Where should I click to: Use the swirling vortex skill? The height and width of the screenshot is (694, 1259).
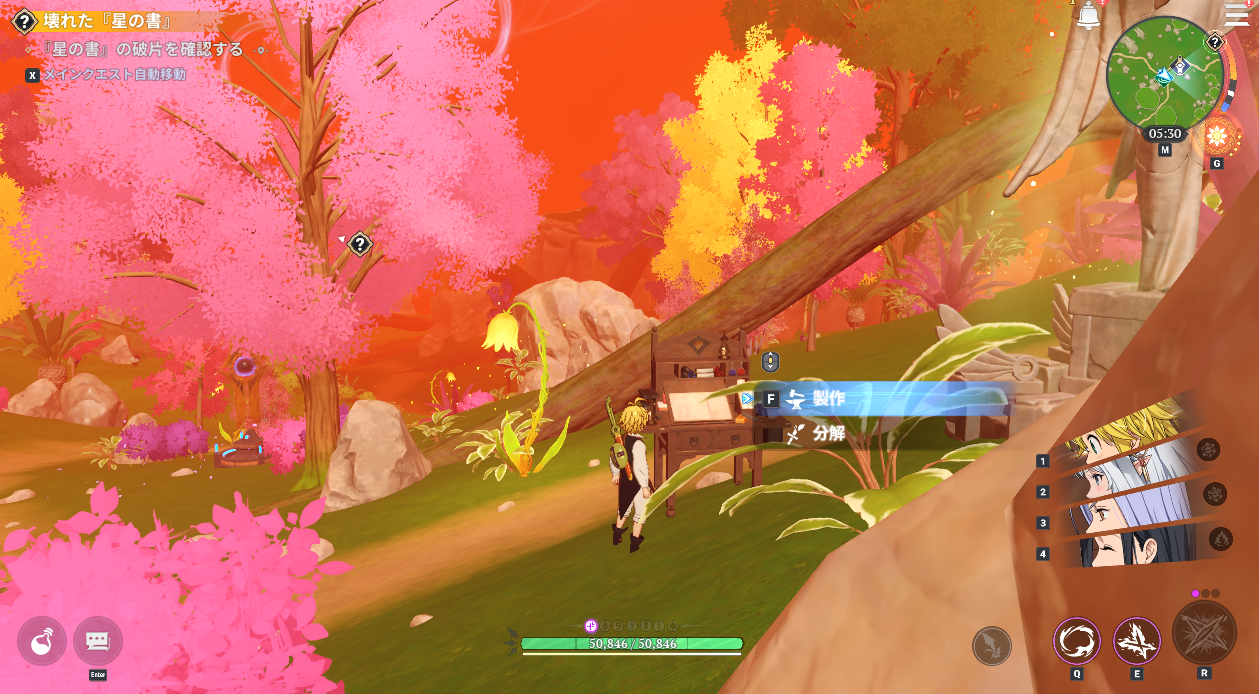[1077, 641]
